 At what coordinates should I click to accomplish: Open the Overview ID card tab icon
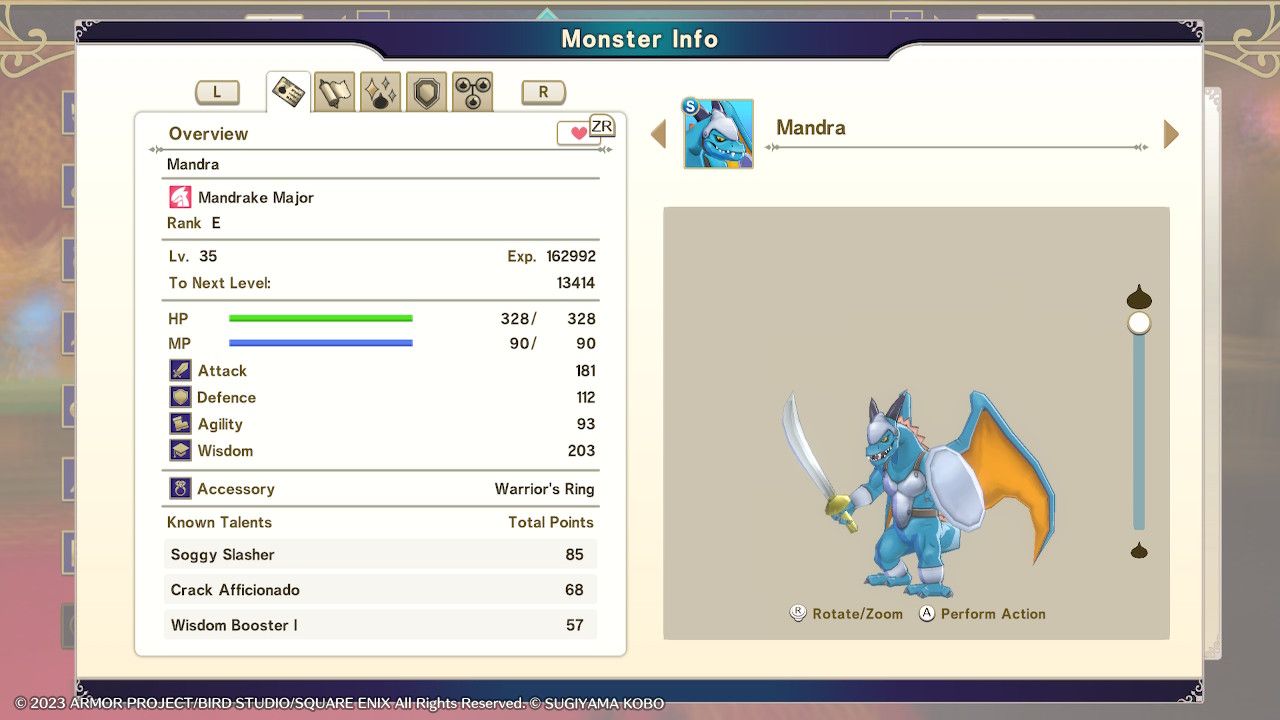pyautogui.click(x=287, y=90)
